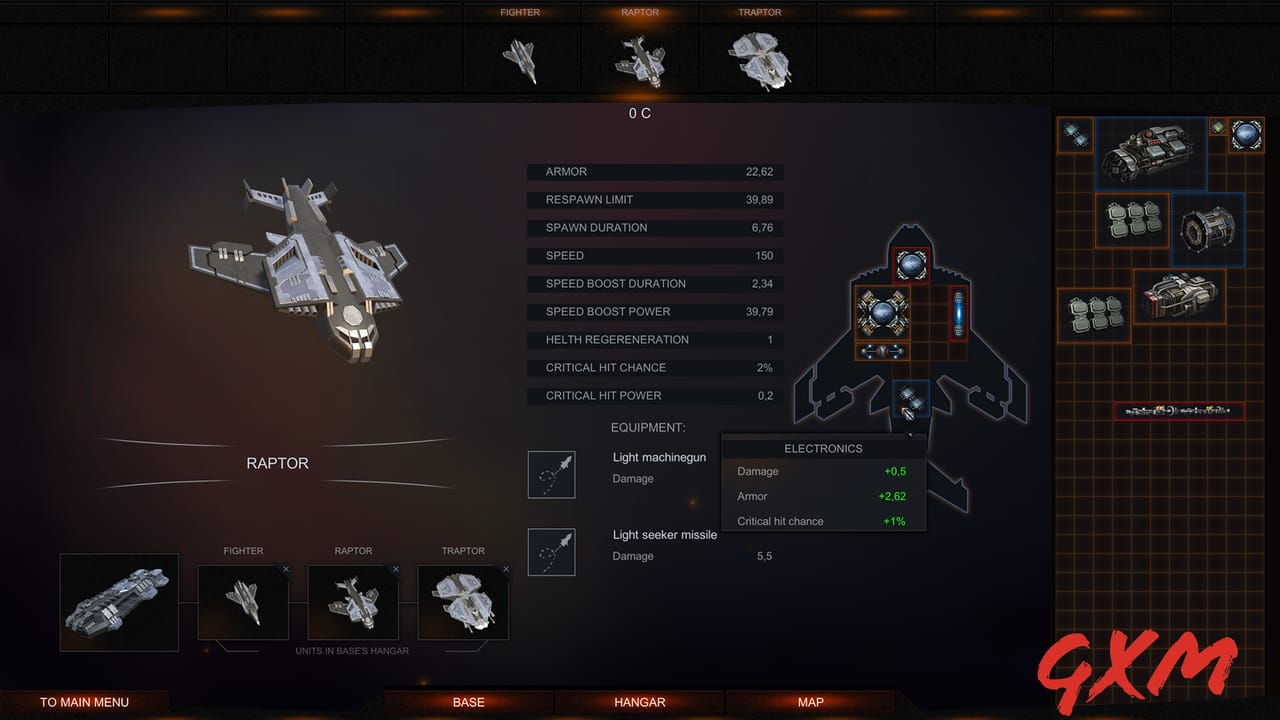Open the MAP tab
Image resolution: width=1280 pixels, height=720 pixels.
click(810, 702)
